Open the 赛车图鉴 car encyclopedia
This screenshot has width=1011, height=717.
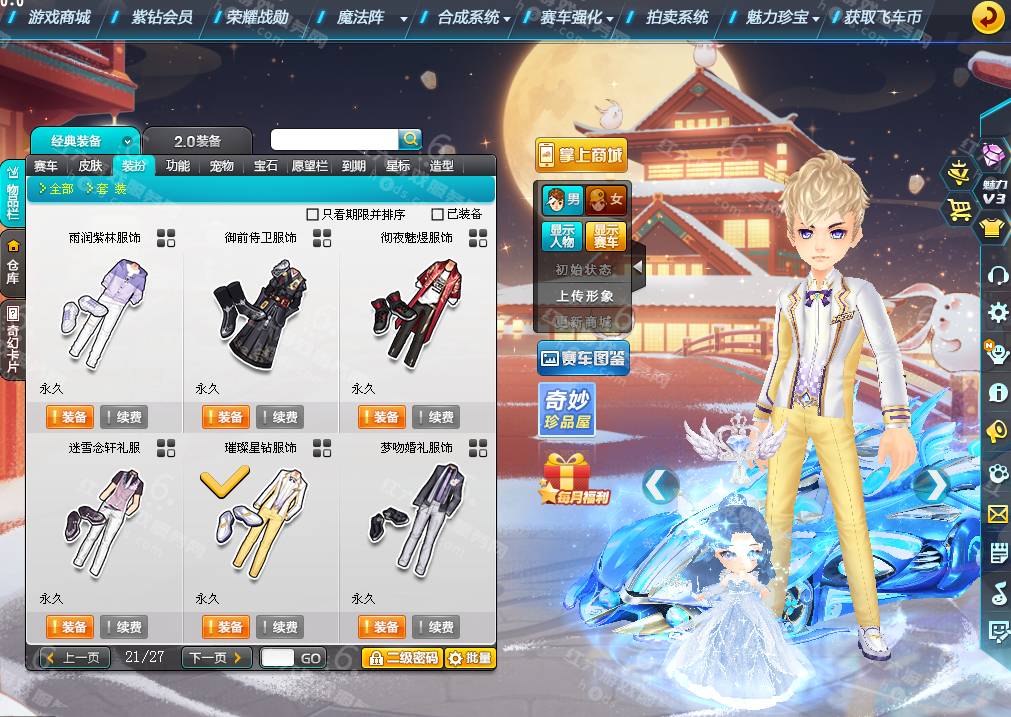[583, 357]
